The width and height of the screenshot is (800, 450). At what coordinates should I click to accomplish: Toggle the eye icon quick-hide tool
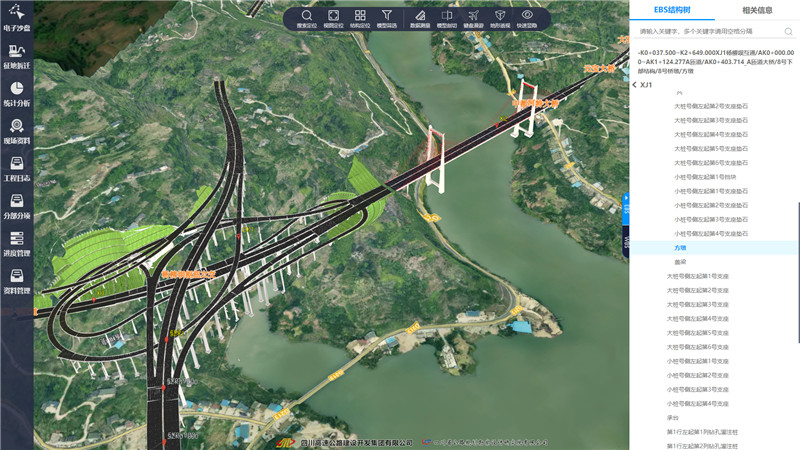point(527,18)
